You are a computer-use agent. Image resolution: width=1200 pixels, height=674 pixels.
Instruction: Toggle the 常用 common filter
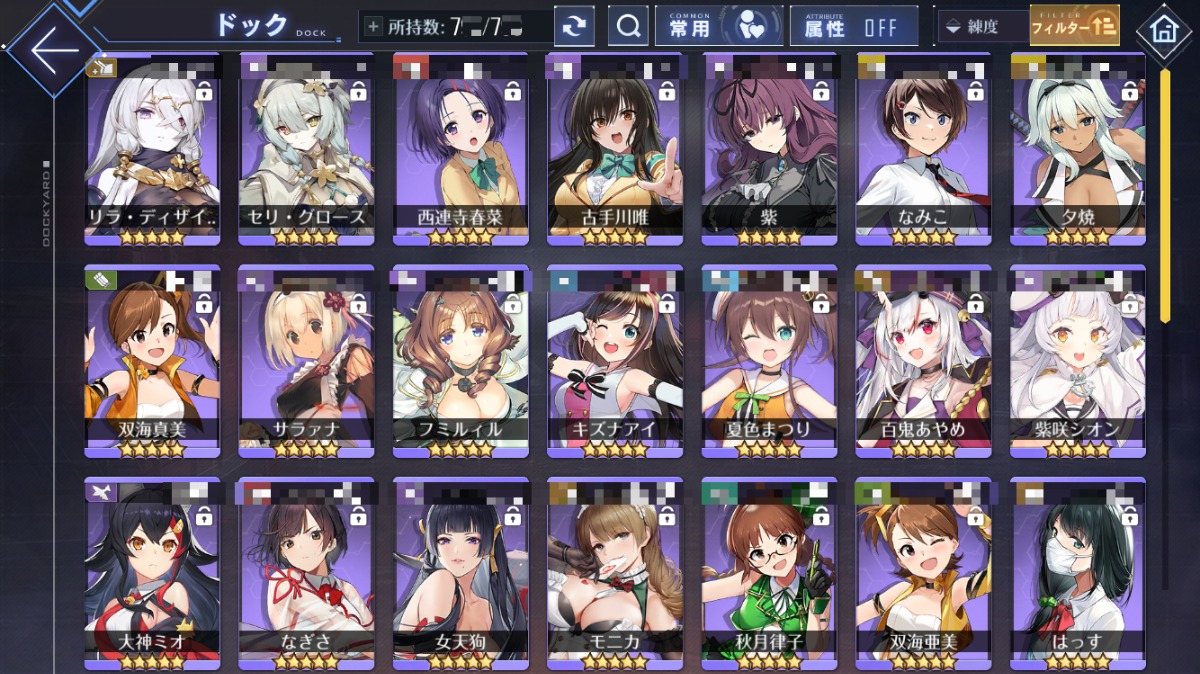click(x=719, y=27)
